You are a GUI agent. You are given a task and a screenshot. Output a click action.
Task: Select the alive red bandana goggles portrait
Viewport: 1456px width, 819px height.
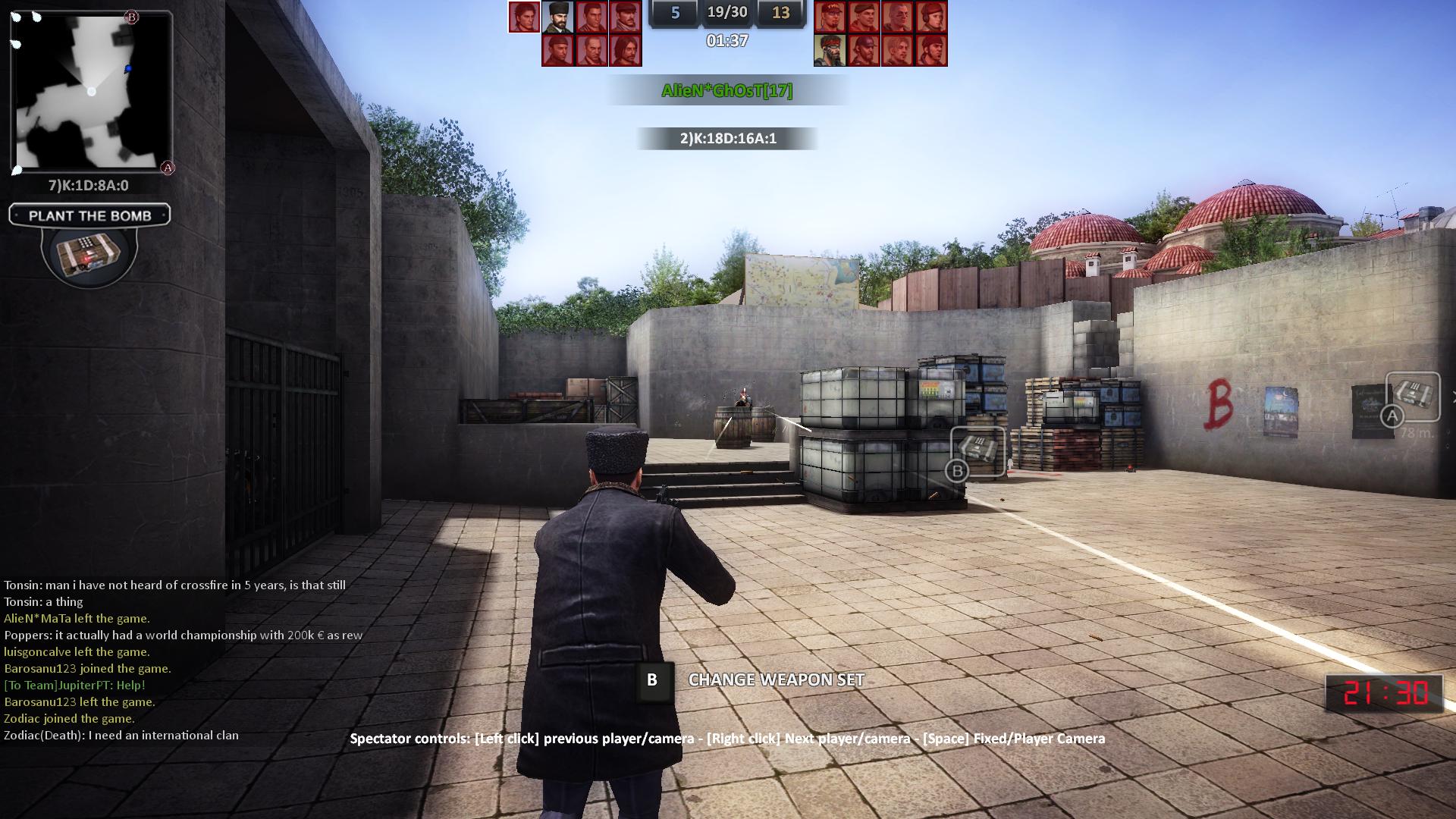point(830,50)
